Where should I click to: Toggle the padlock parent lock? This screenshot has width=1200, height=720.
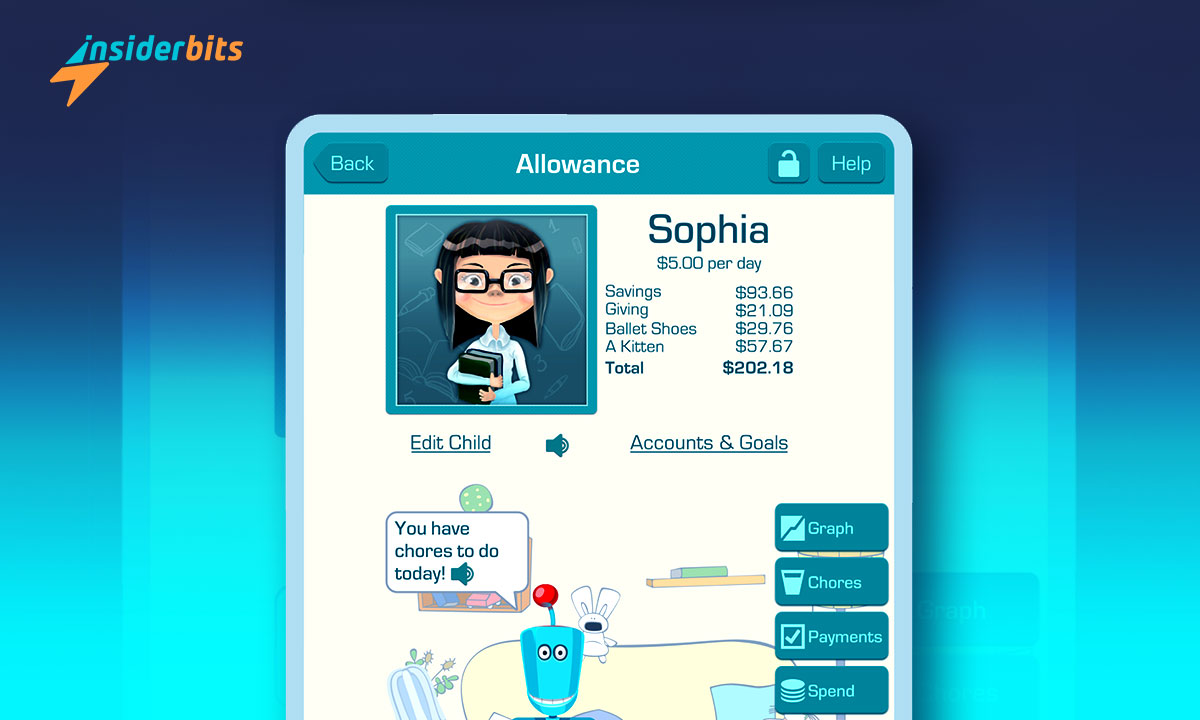(788, 164)
